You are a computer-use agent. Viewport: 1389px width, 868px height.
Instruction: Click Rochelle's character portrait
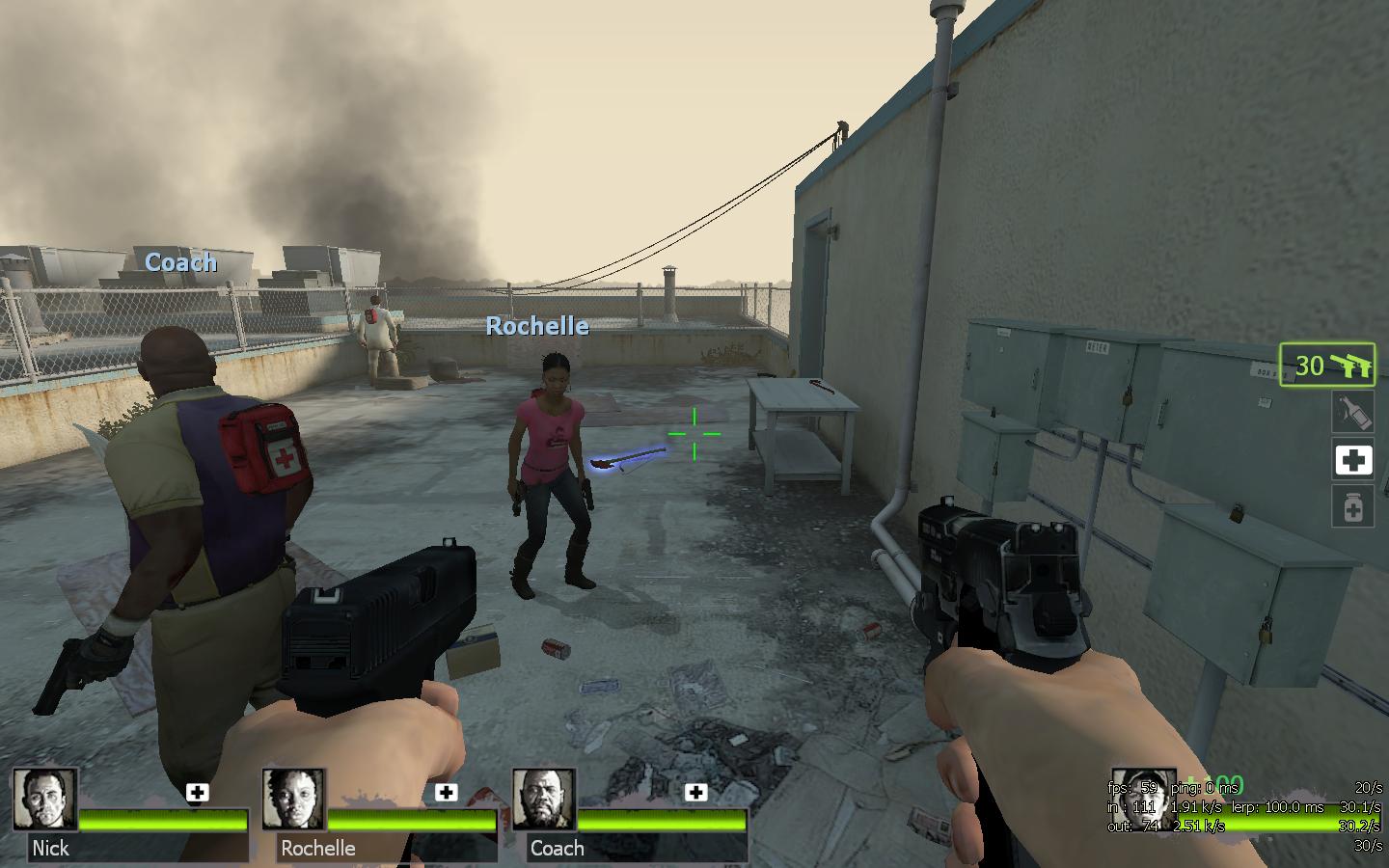297,802
